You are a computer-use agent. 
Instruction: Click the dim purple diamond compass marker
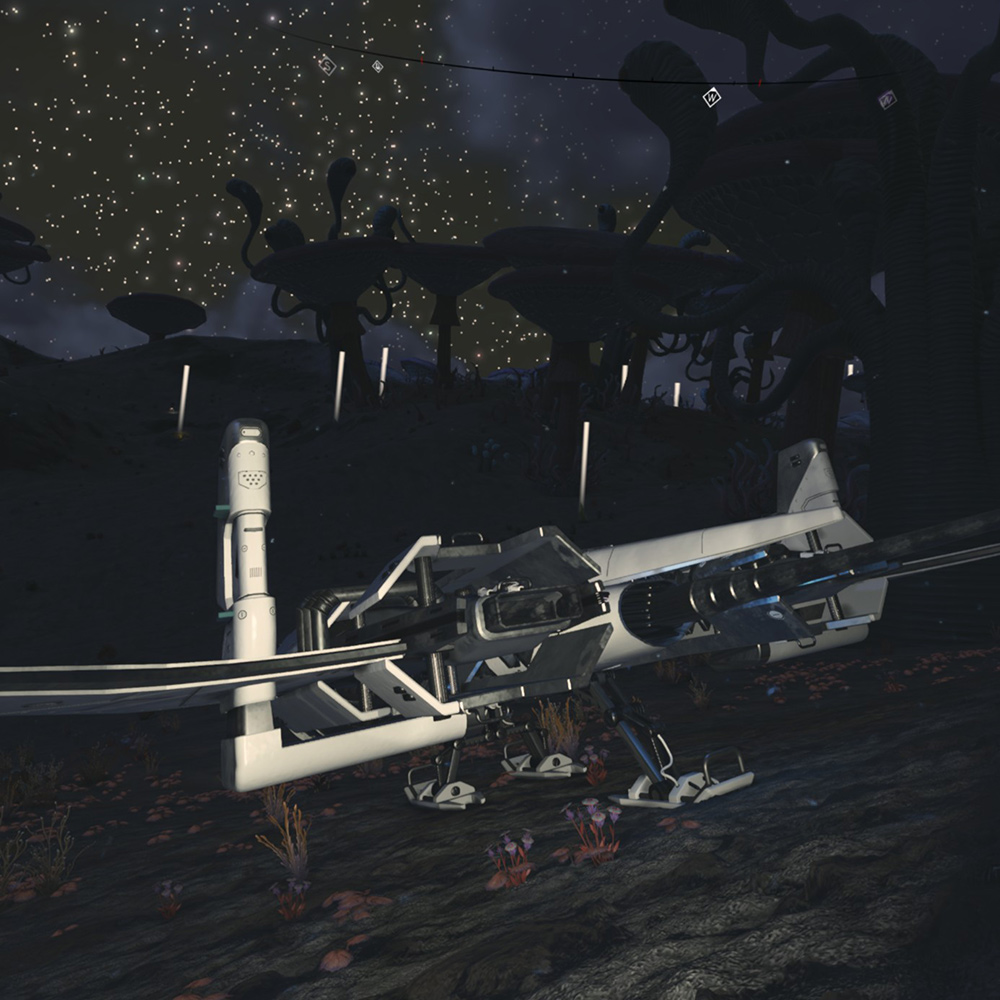point(886,99)
